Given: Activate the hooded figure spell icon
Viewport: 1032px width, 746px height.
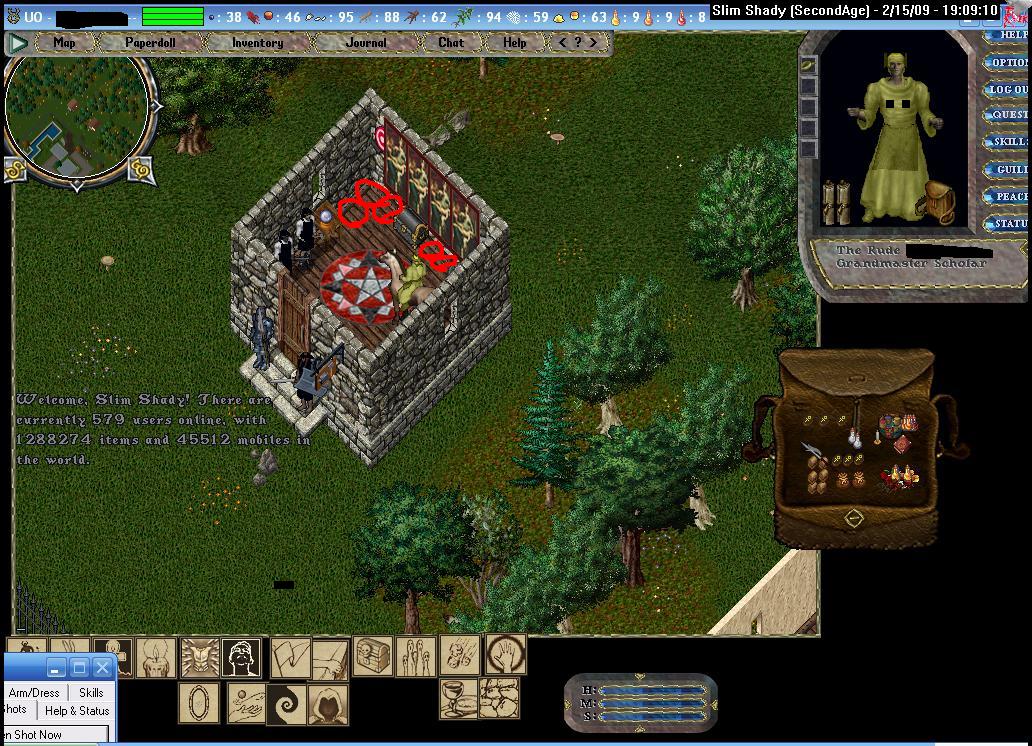Looking at the screenshot, I should 328,704.
